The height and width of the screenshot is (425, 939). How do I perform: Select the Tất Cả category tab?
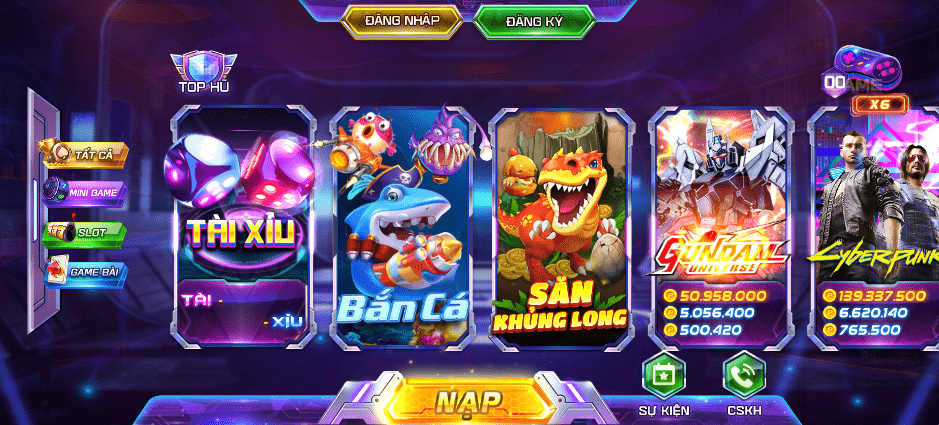click(x=86, y=154)
